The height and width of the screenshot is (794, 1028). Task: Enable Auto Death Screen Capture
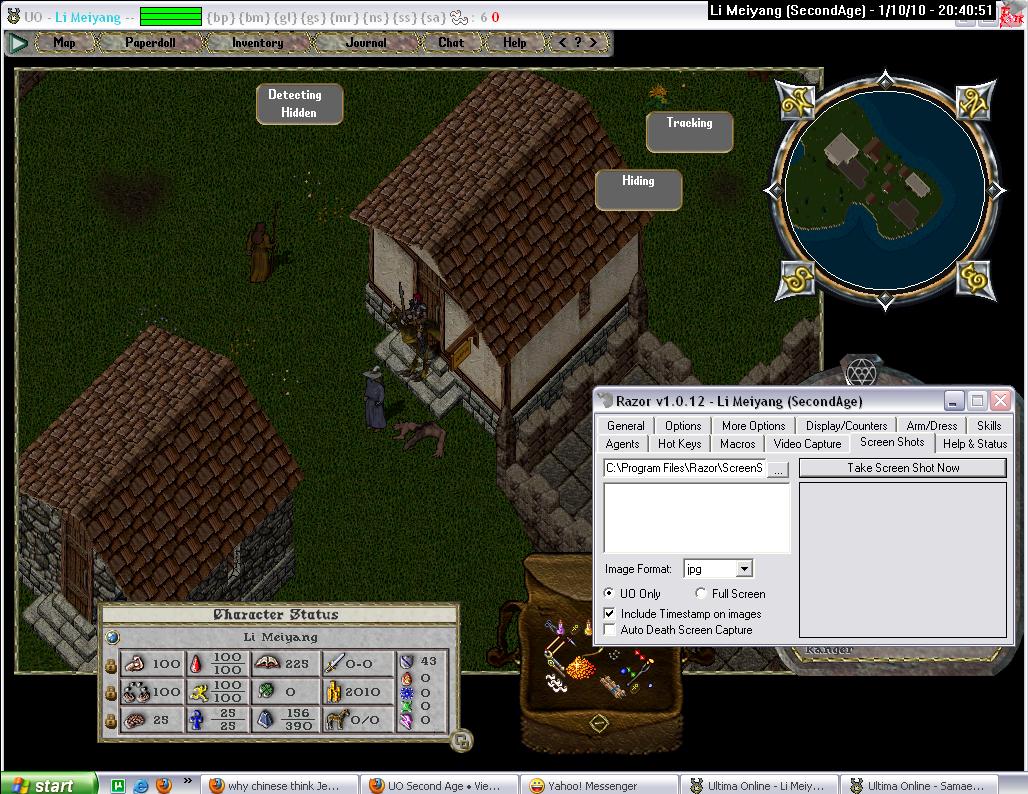pos(610,630)
